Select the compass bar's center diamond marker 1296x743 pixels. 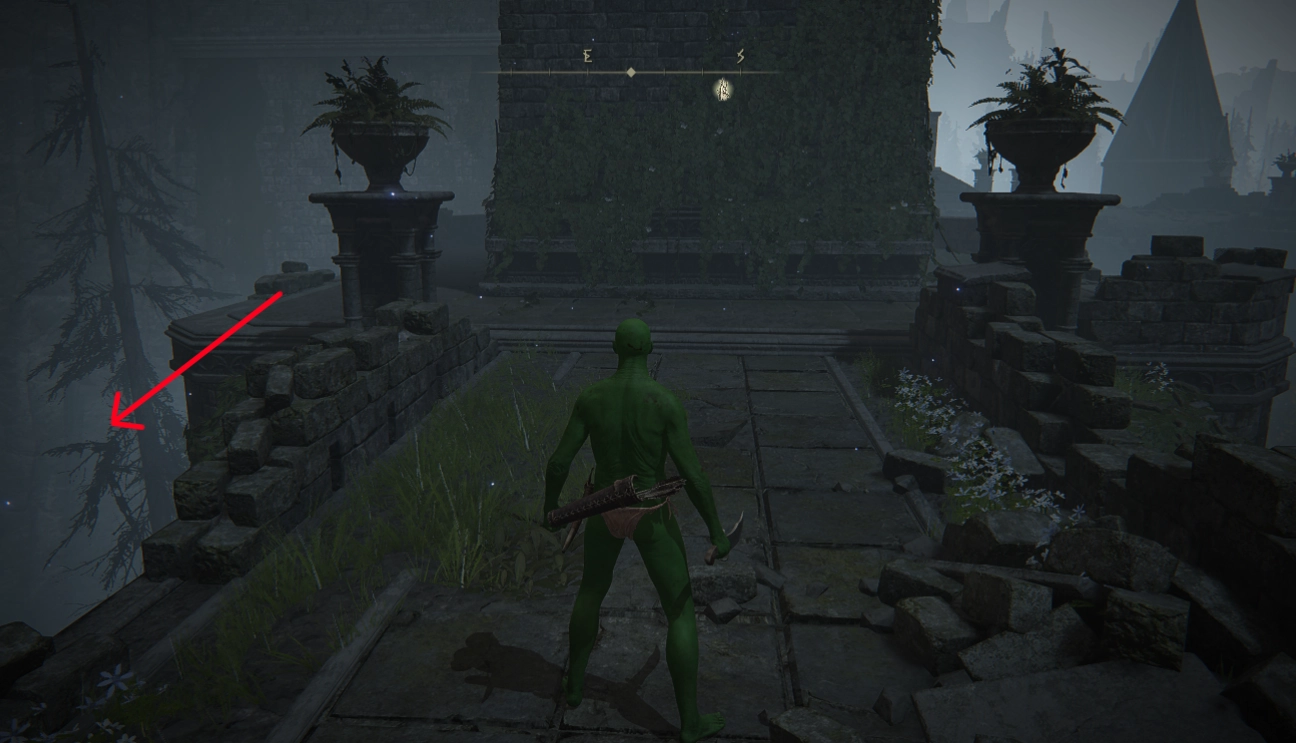pyautogui.click(x=631, y=72)
